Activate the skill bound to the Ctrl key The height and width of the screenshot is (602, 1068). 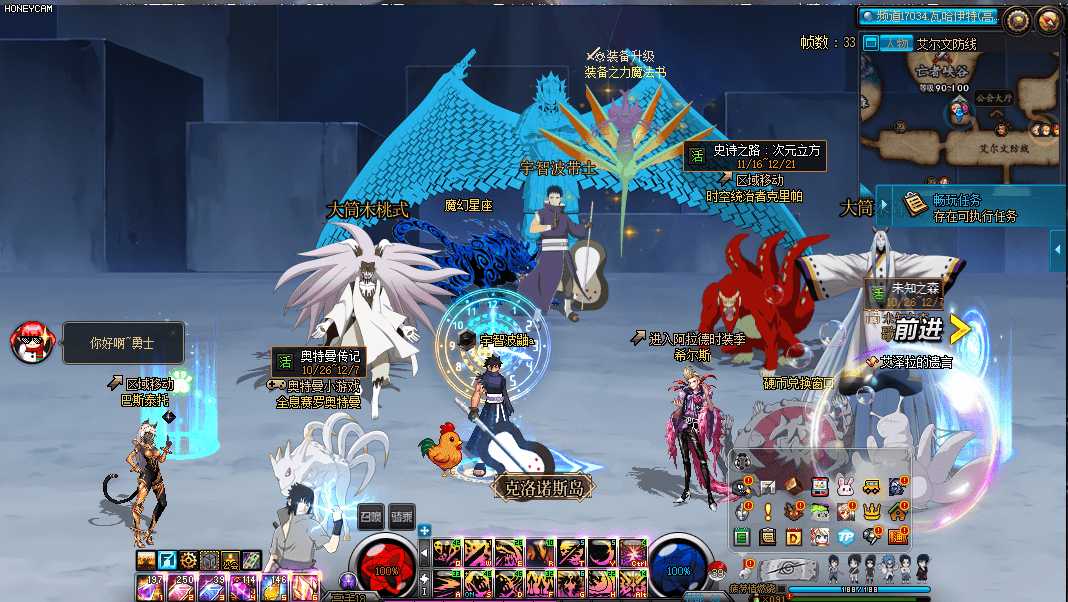coord(632,552)
